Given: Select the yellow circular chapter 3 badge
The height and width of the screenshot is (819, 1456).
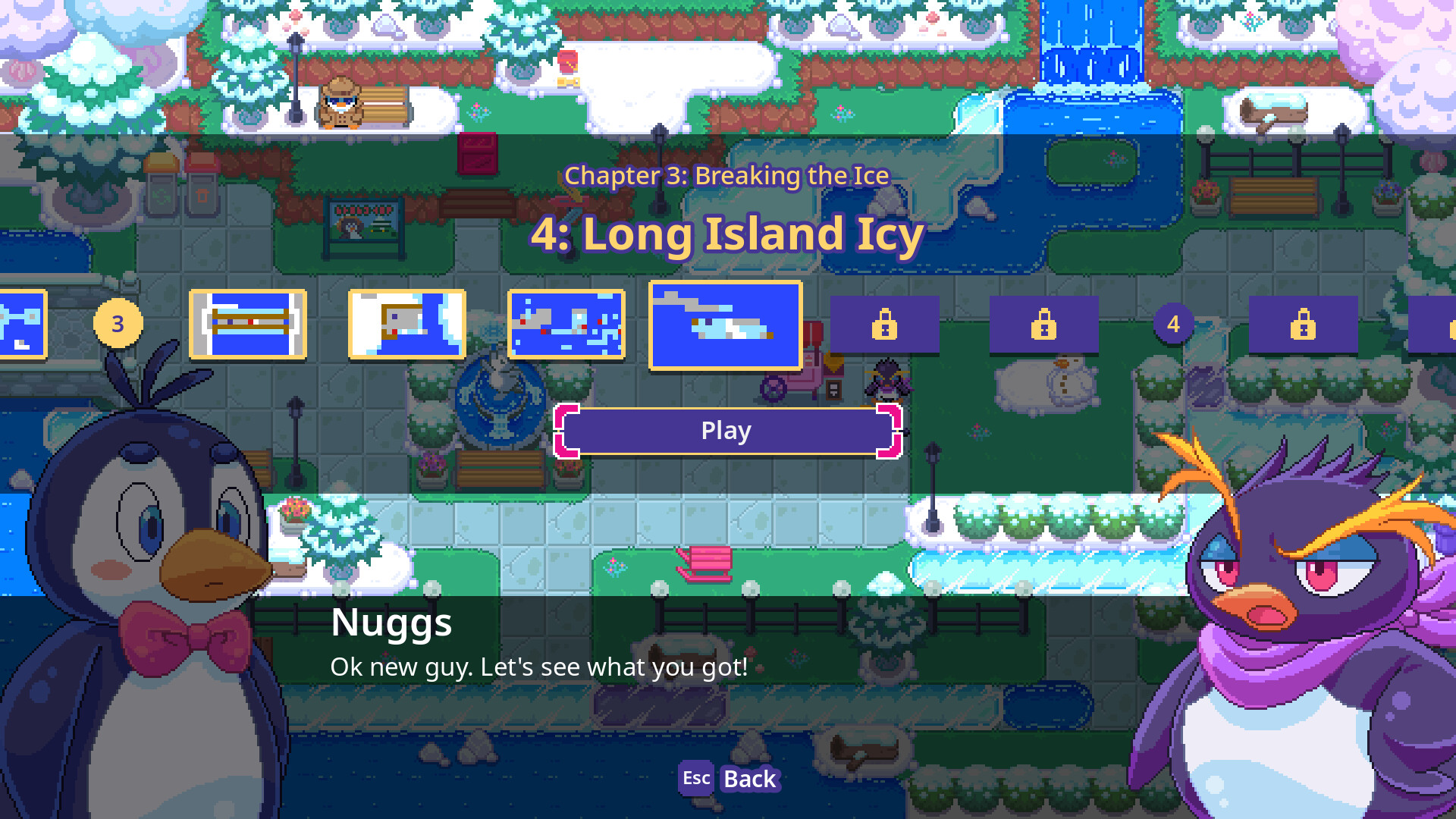Looking at the screenshot, I should coord(118,323).
